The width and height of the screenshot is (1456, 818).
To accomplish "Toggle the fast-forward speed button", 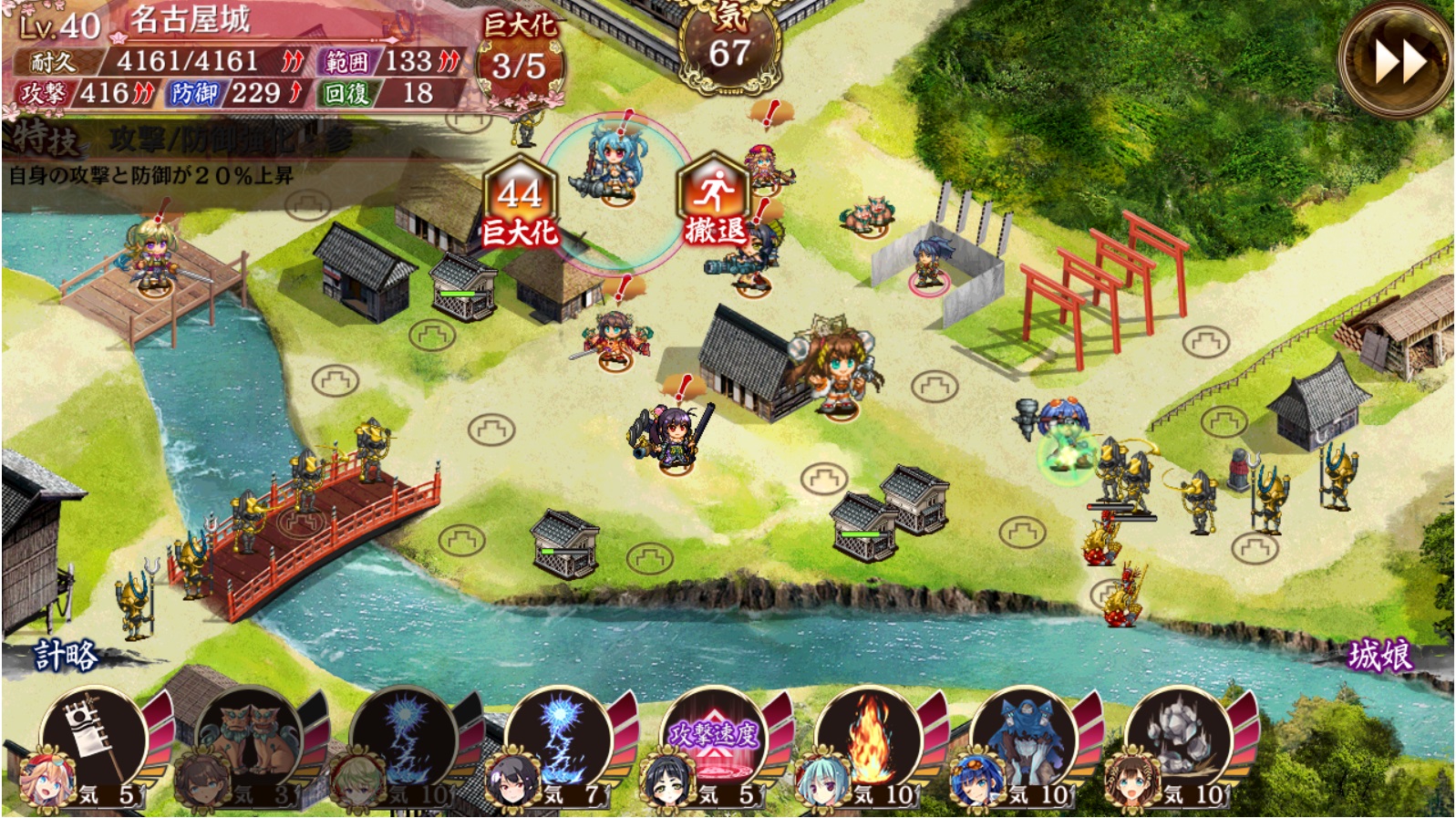I will pos(1396,60).
